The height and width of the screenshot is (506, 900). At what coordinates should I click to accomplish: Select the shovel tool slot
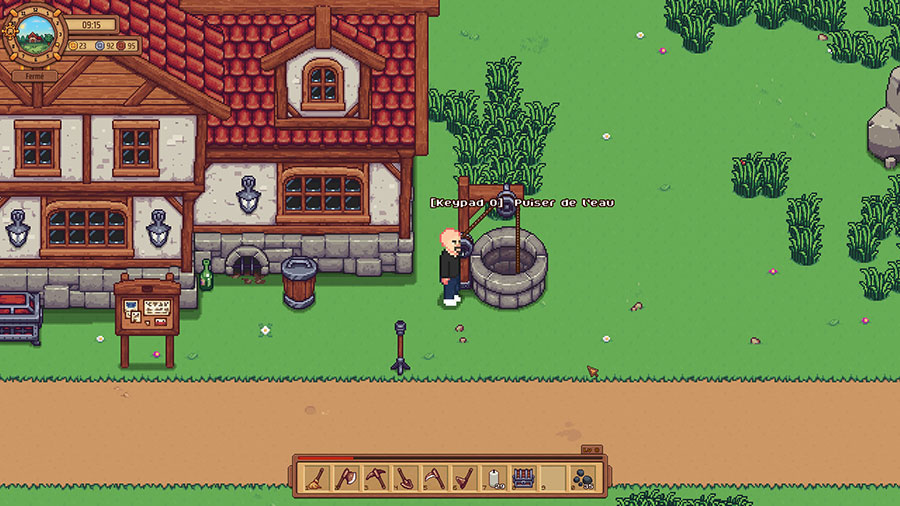tap(403, 478)
